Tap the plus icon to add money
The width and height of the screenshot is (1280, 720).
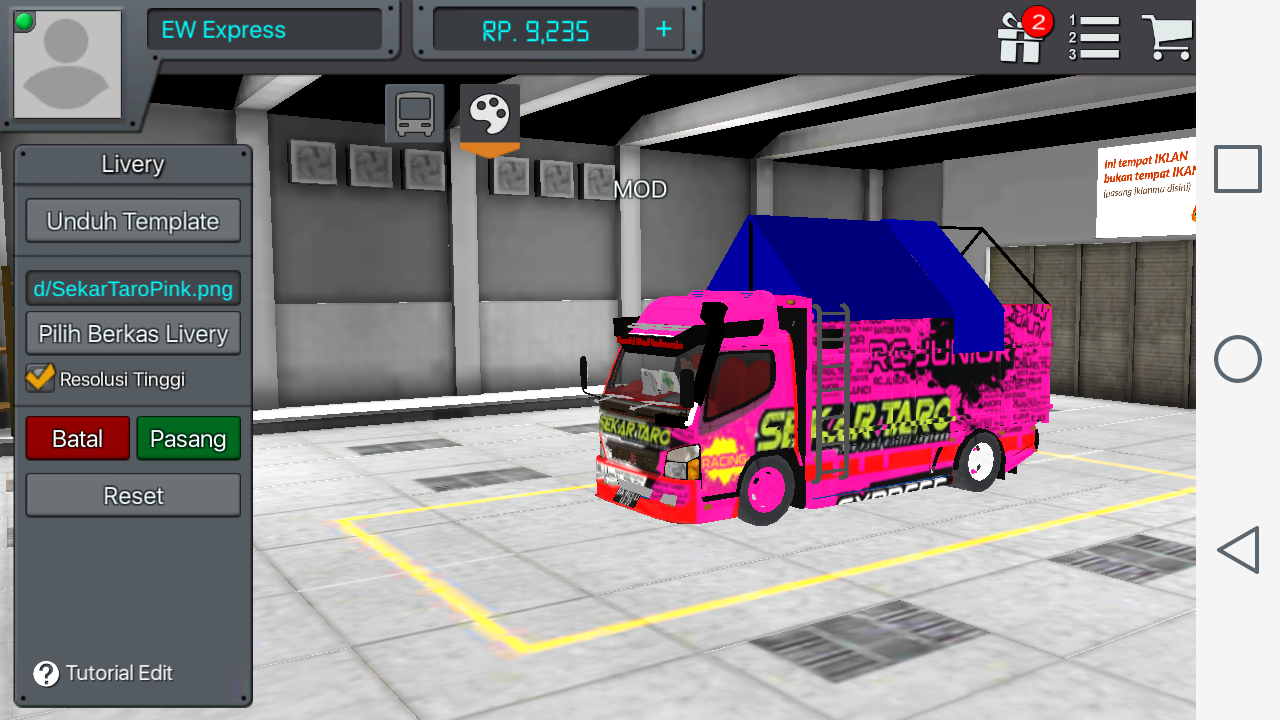(x=662, y=29)
